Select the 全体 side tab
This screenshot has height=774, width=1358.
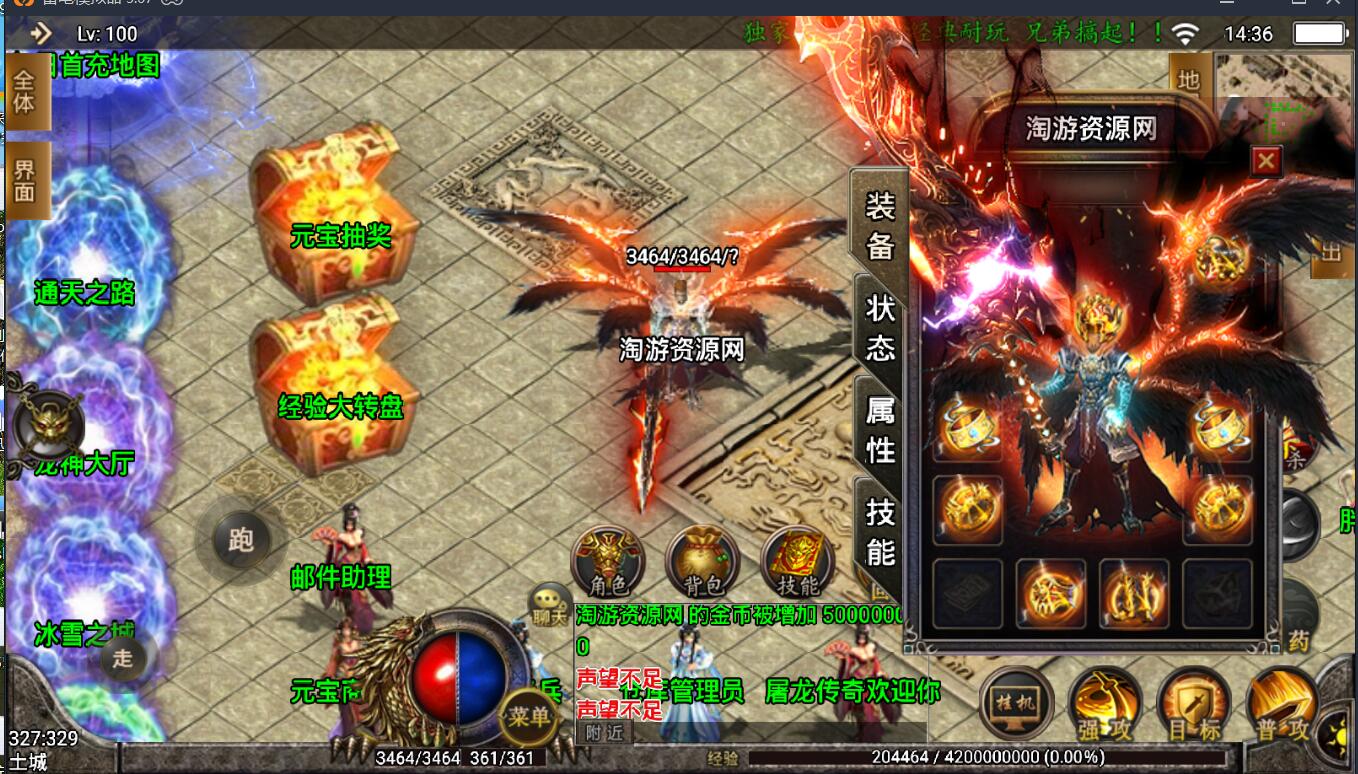click(25, 93)
